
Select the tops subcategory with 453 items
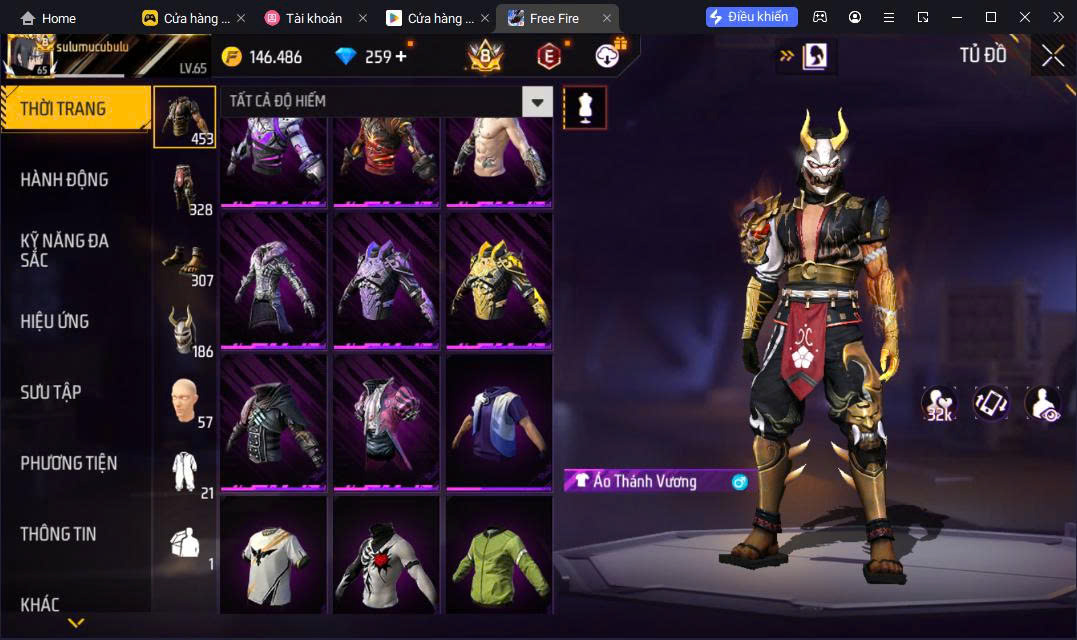pos(184,117)
